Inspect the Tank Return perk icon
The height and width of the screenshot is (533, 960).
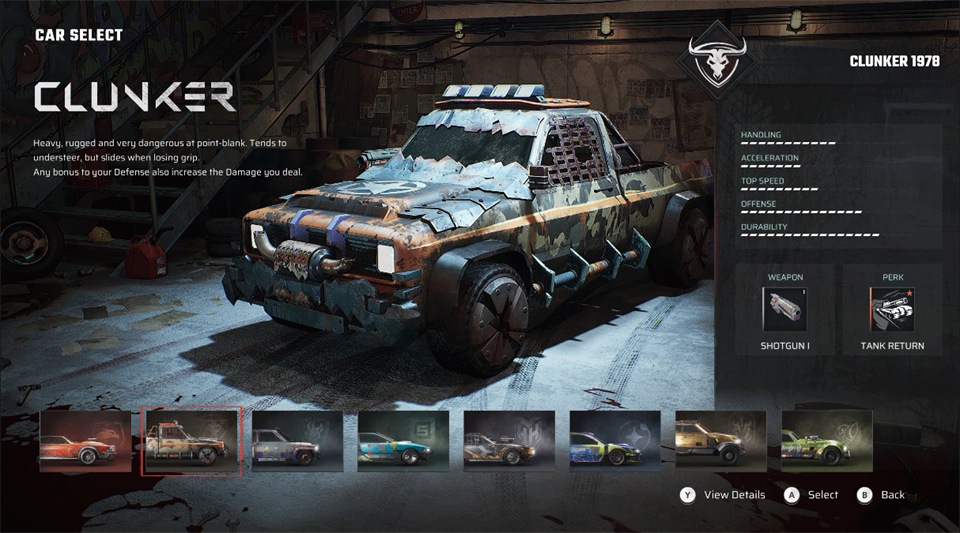[892, 310]
